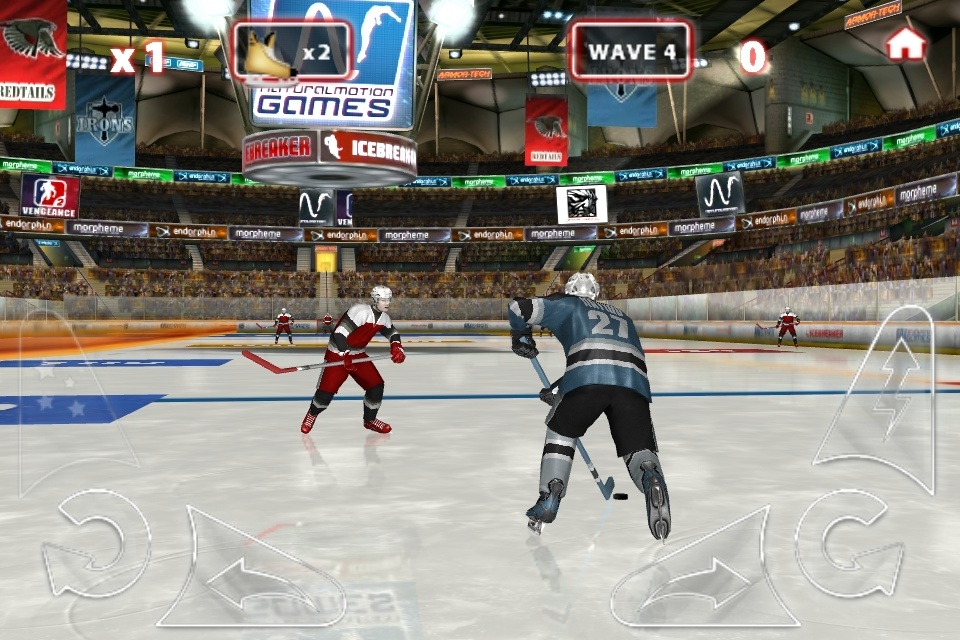Tap the home button

[x=906, y=44]
